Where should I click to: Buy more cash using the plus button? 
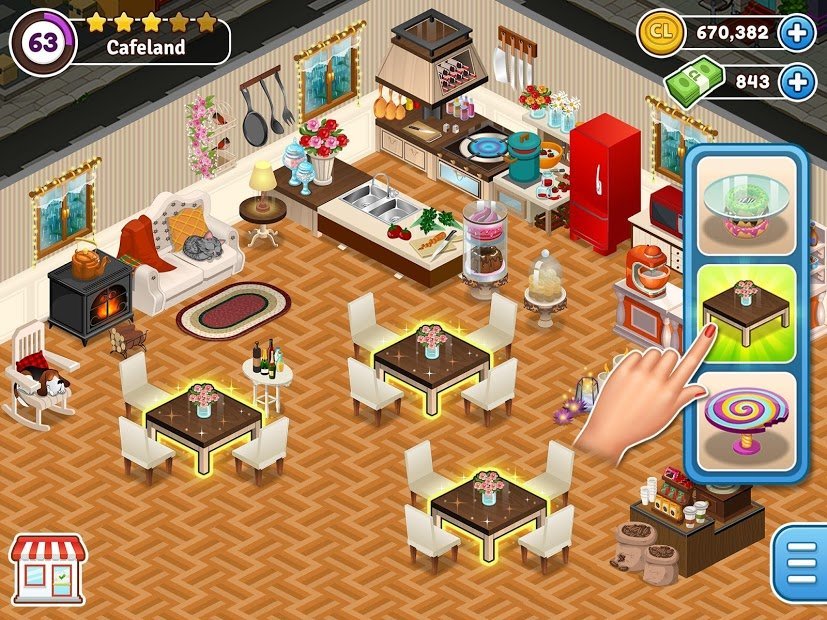pos(797,82)
